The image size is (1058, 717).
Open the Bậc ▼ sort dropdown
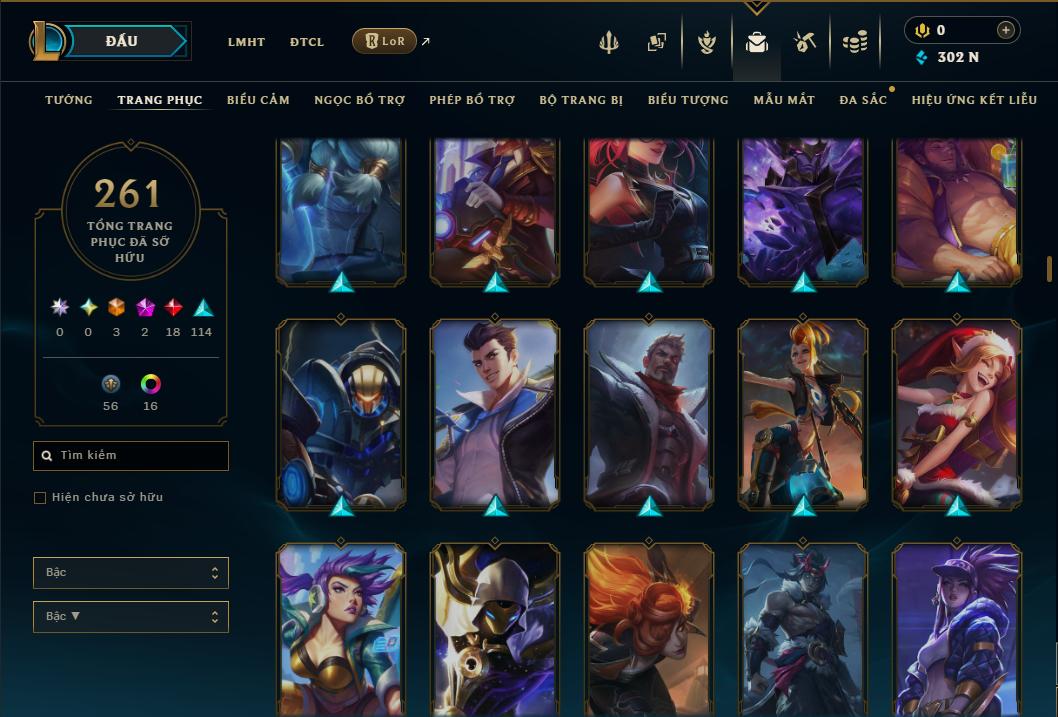tap(131, 616)
